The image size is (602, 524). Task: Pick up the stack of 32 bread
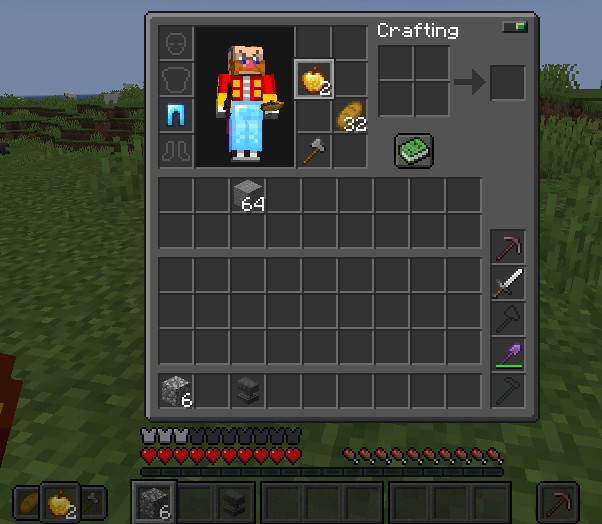coord(350,115)
